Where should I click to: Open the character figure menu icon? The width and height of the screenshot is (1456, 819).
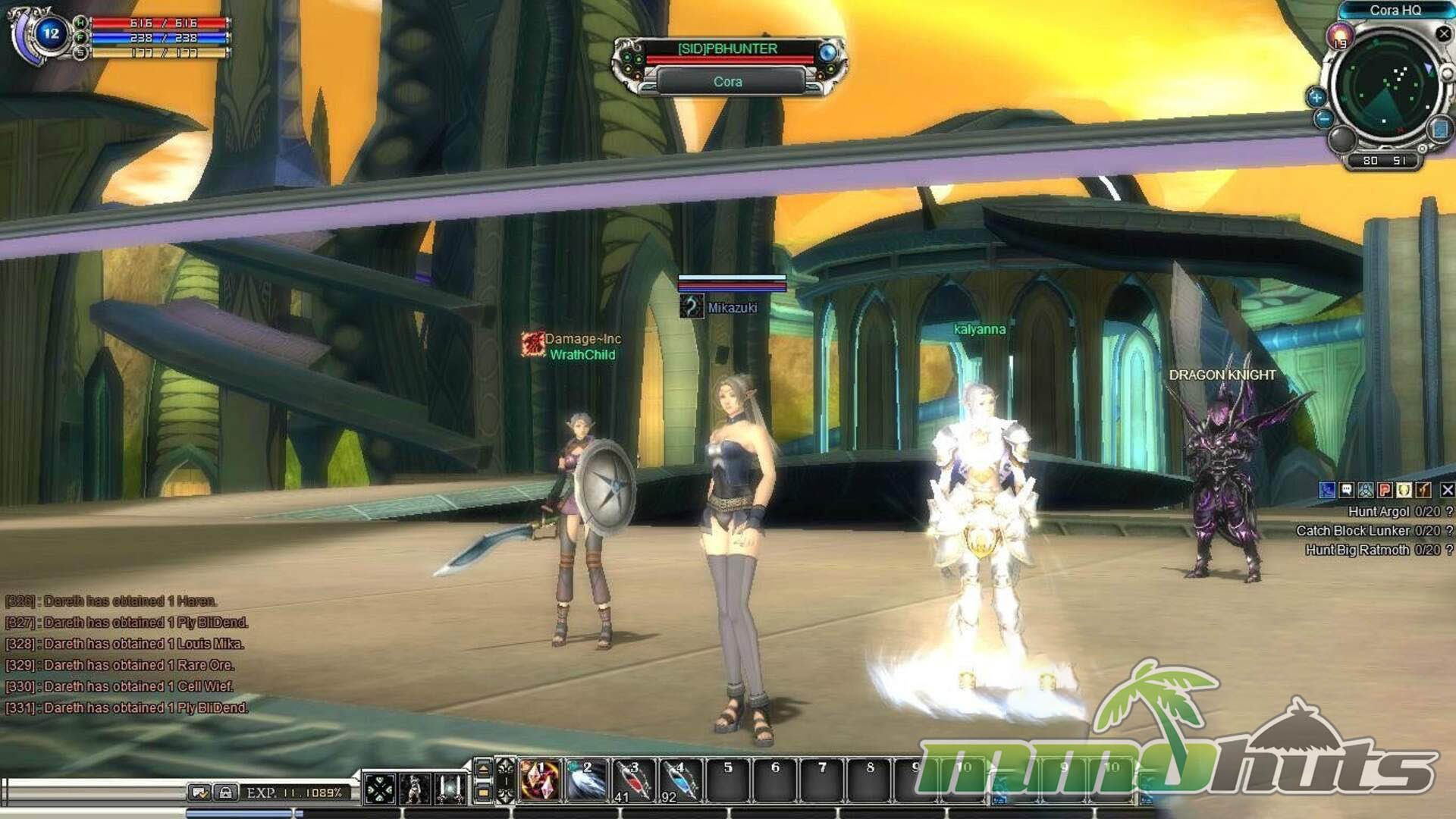pos(415,789)
